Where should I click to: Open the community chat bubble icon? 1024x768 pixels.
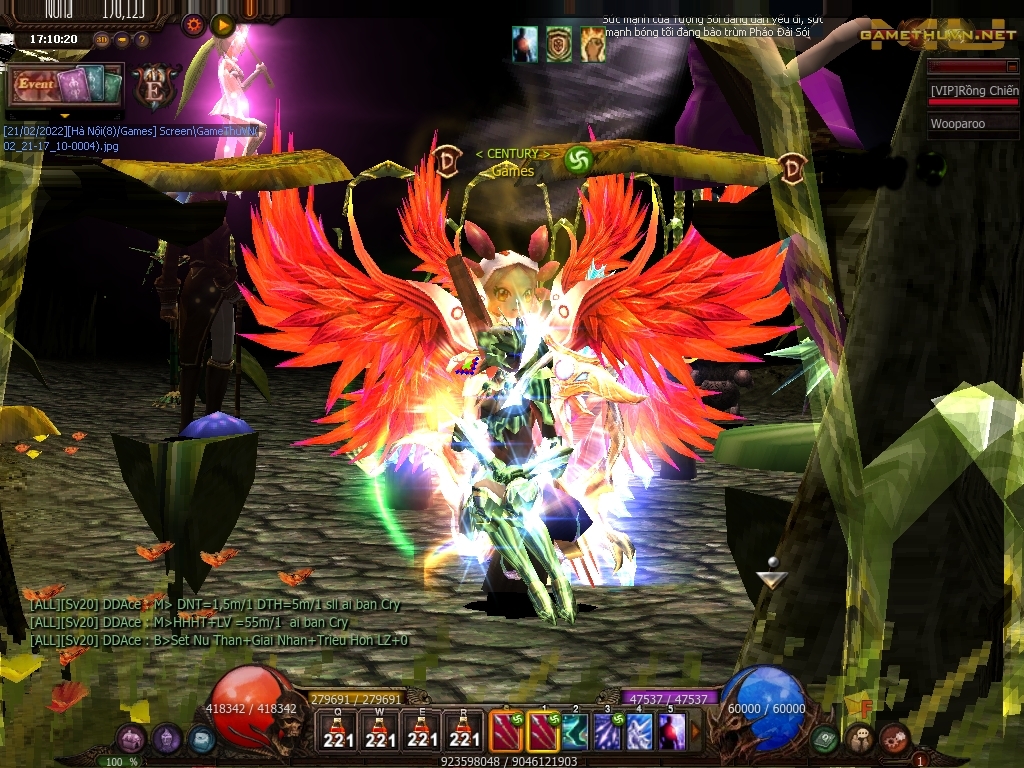point(860,739)
